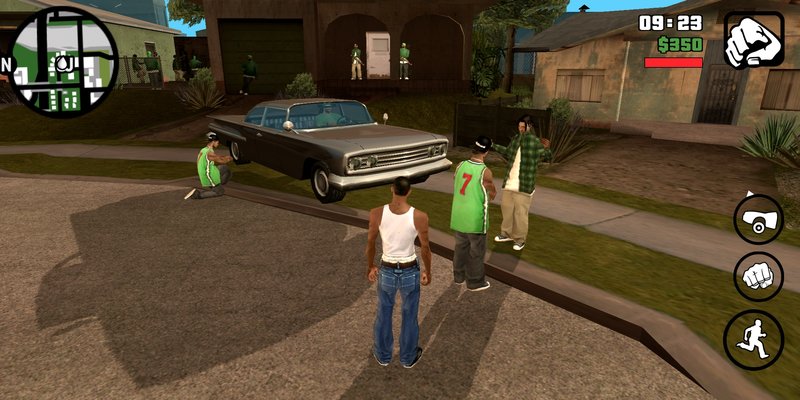Tap the fist weapon icon

754,39
